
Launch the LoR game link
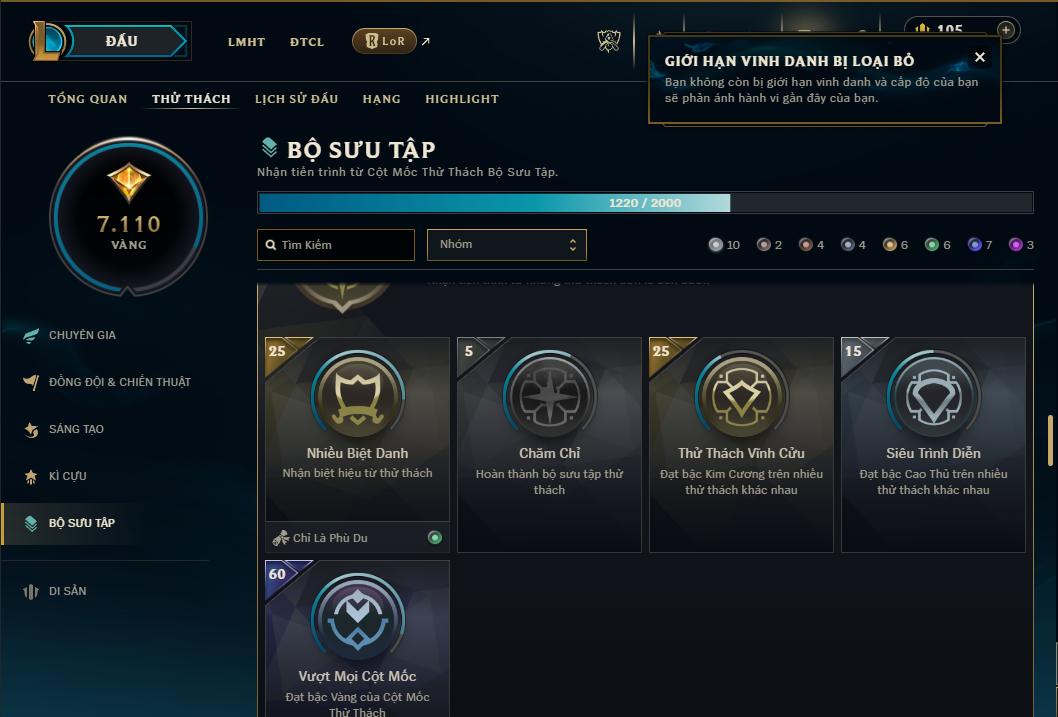pos(385,41)
